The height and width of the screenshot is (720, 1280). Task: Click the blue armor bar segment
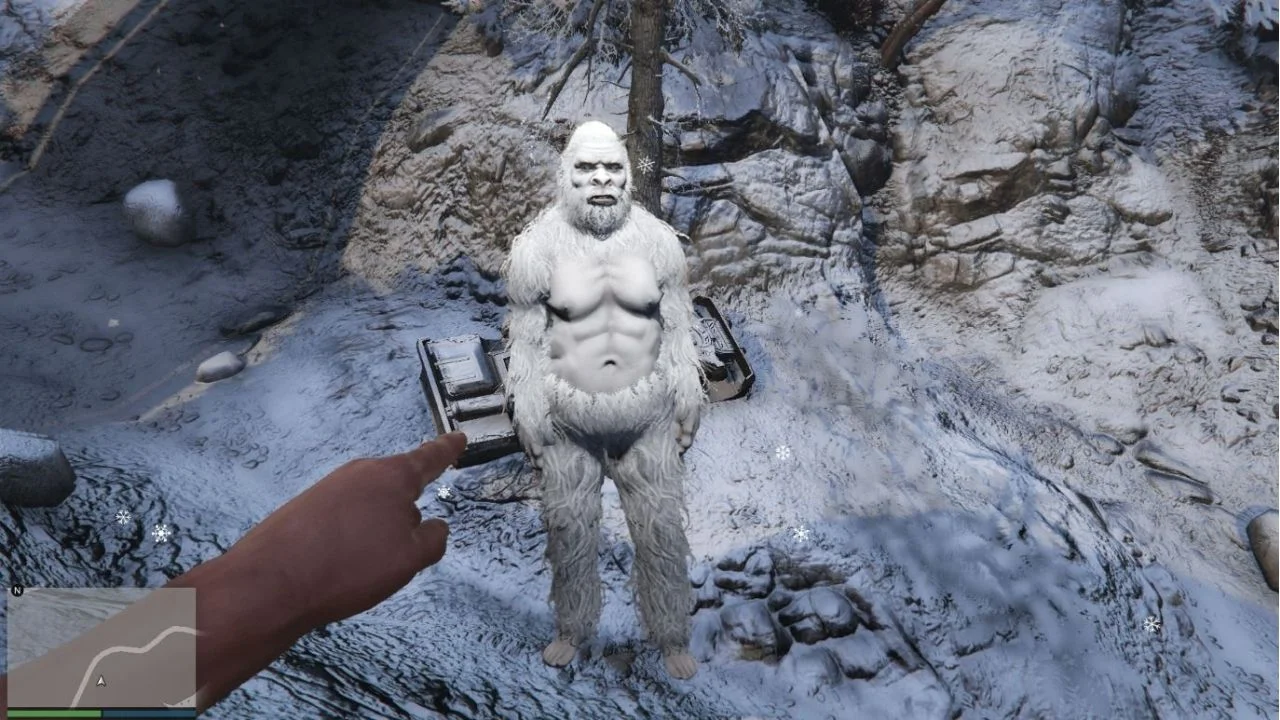click(150, 712)
